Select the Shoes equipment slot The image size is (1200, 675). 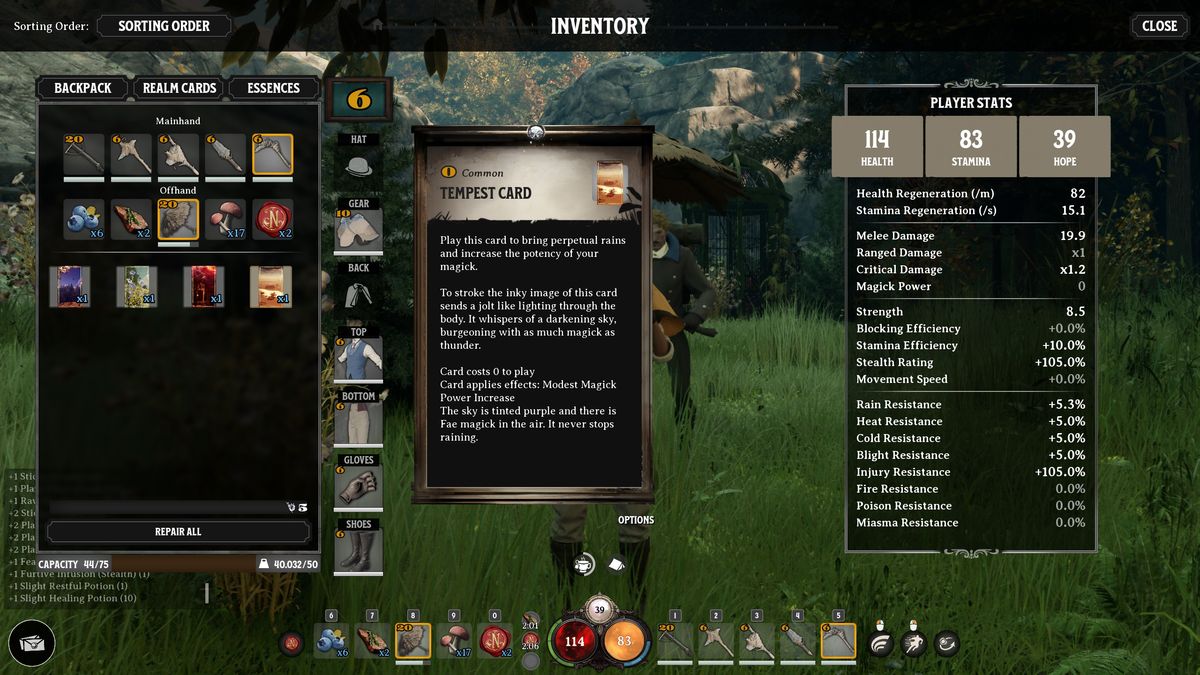(359, 549)
